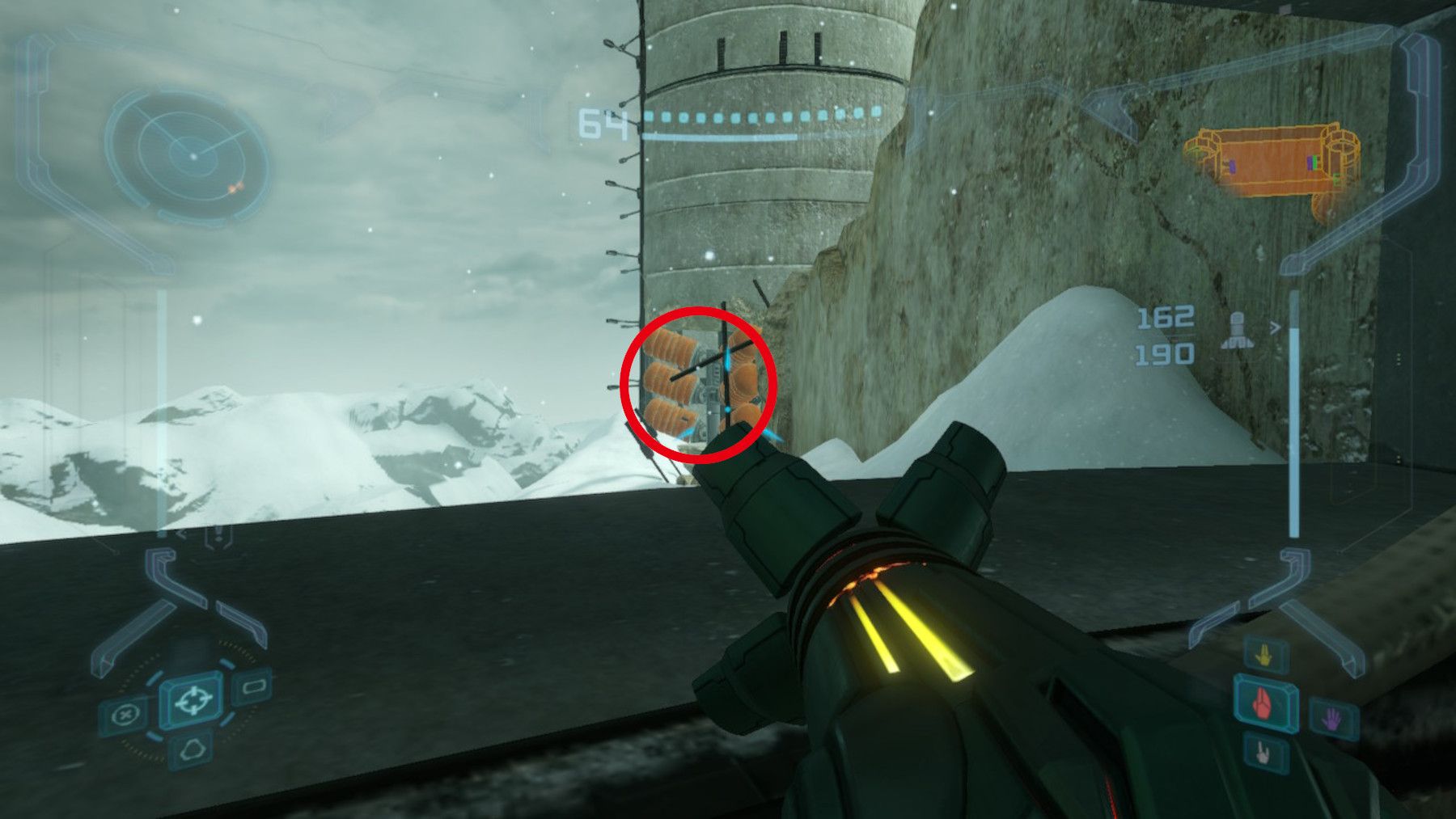Select the missile capacity 190 readout
Image resolution: width=1456 pixels, height=819 pixels.
click(x=1166, y=353)
